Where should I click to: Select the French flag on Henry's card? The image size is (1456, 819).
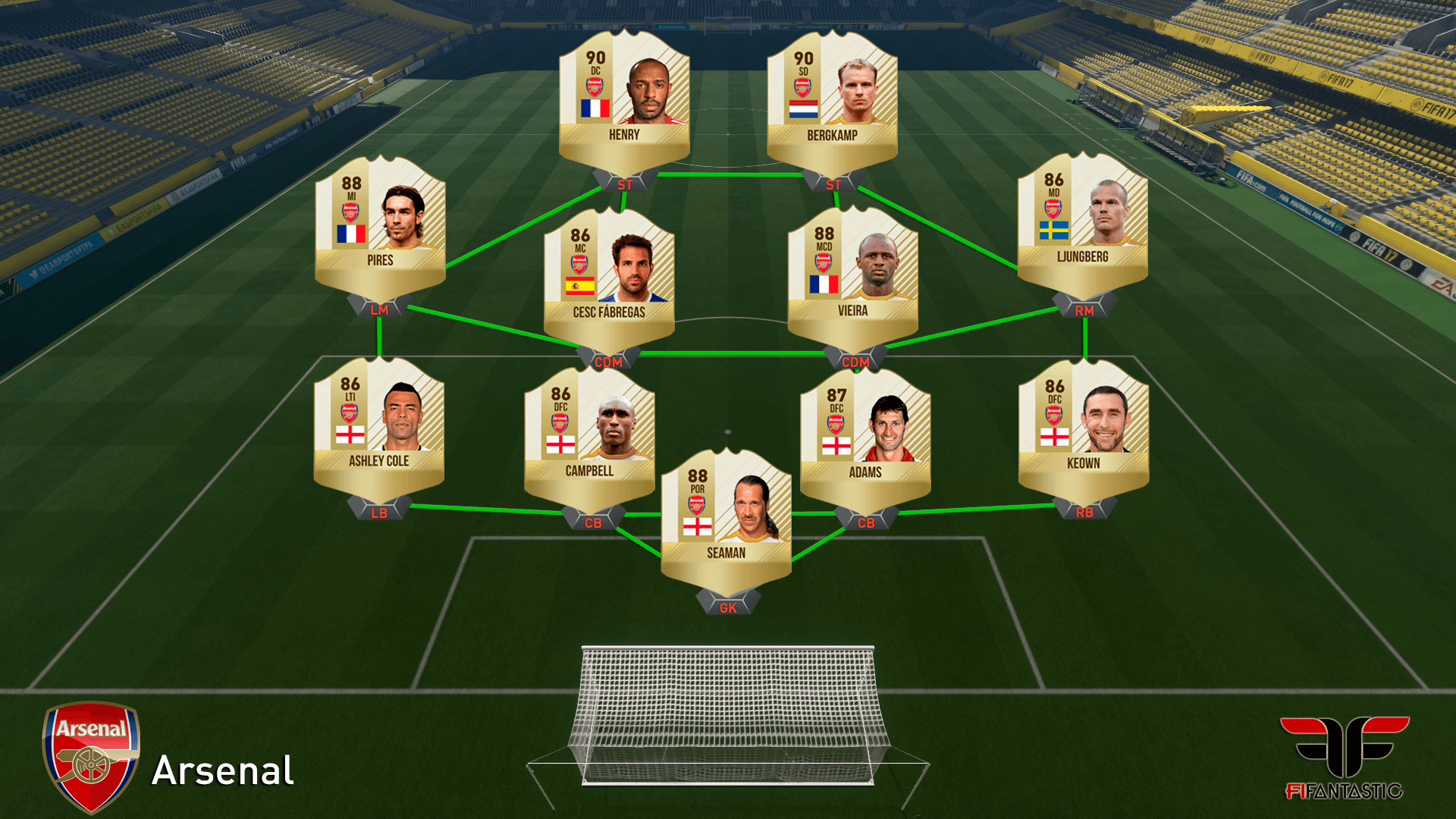pos(596,108)
